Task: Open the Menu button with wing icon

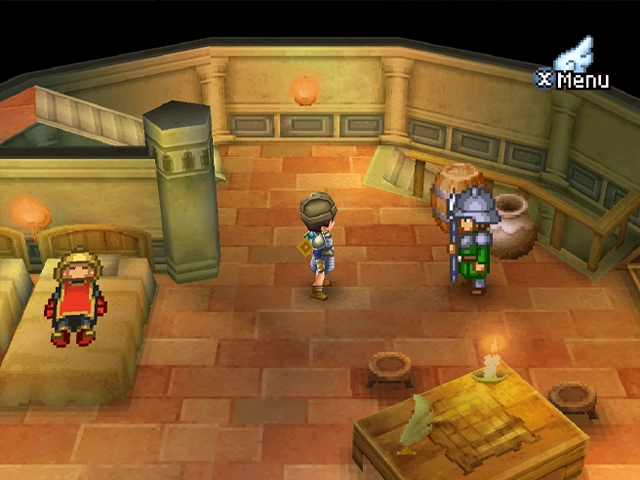Action: point(575,68)
